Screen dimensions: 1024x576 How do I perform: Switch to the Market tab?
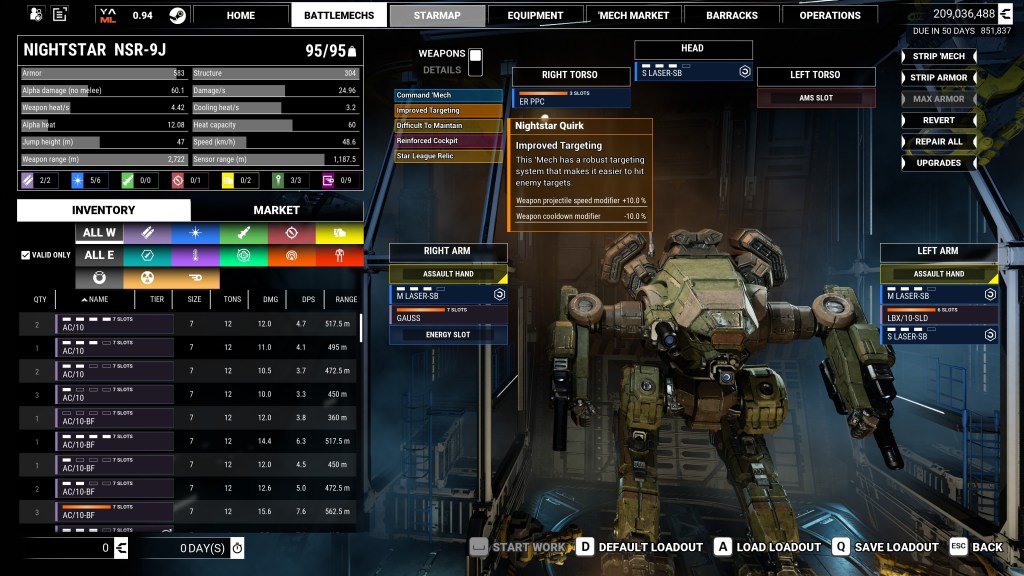coord(276,210)
